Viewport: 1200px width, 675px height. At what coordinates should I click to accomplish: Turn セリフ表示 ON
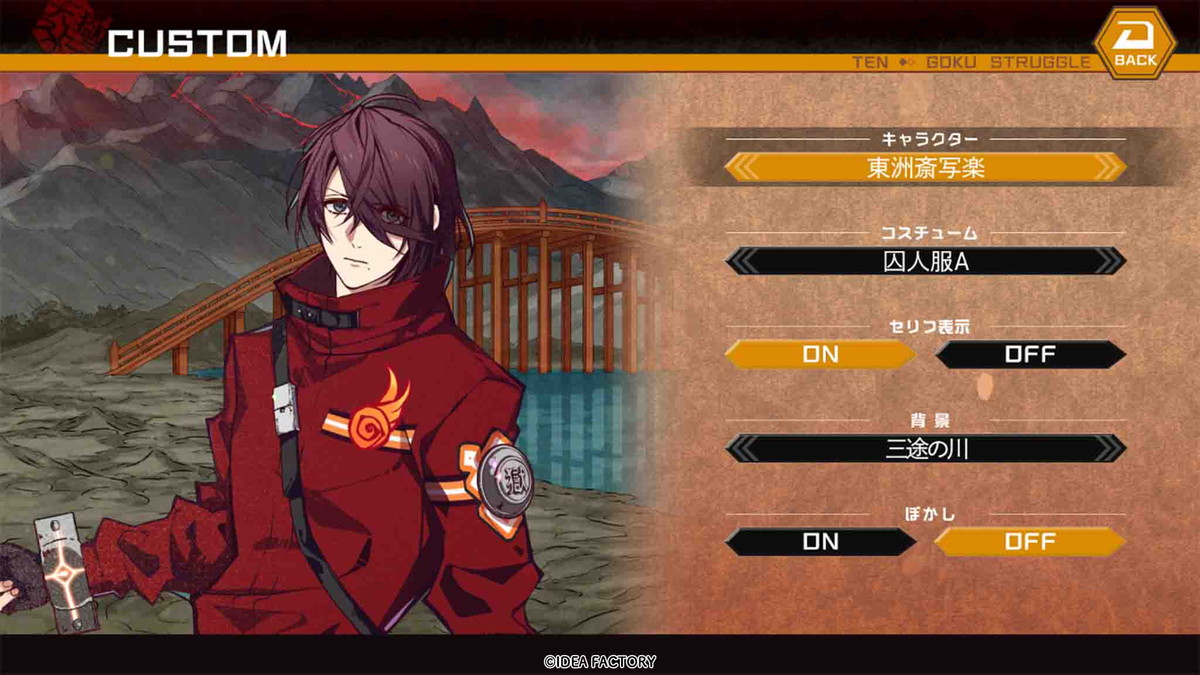(820, 354)
